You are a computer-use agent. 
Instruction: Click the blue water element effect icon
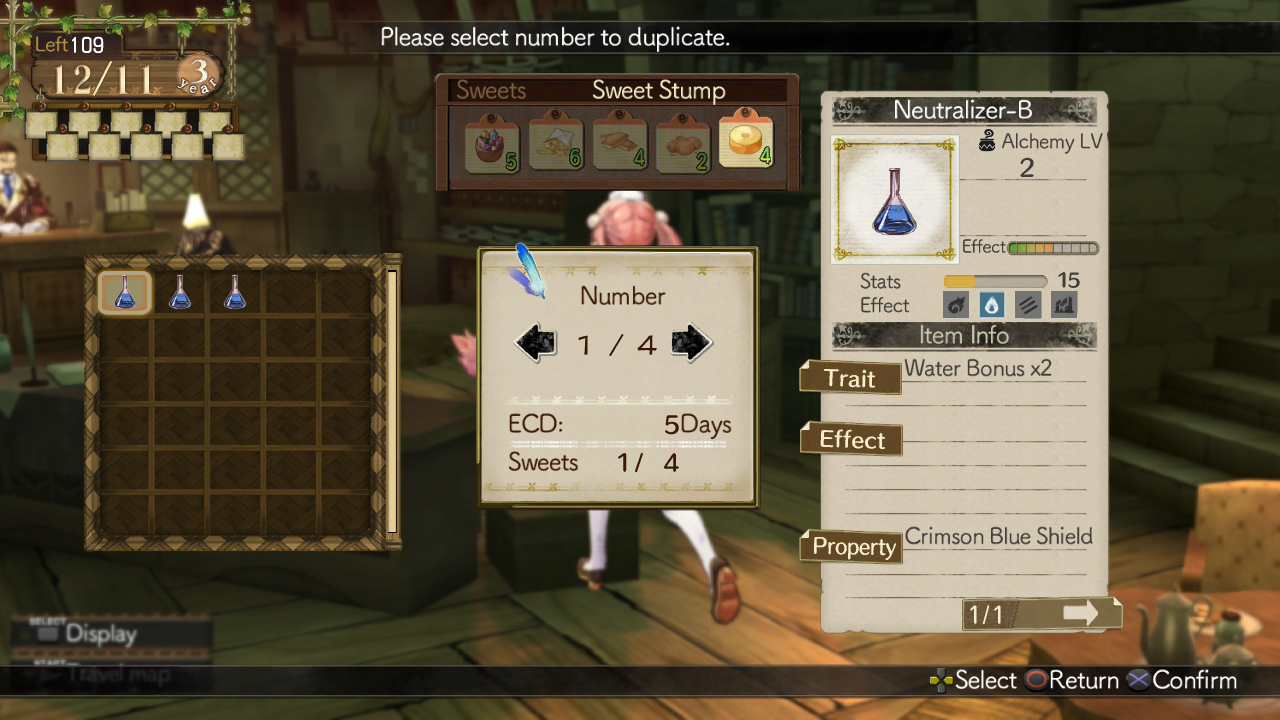click(x=991, y=305)
